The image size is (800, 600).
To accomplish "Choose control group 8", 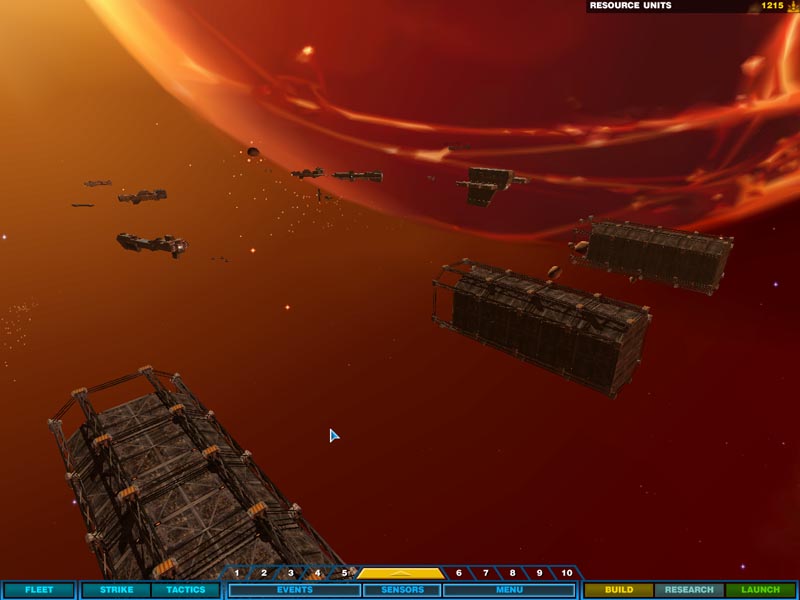I will pyautogui.click(x=513, y=573).
